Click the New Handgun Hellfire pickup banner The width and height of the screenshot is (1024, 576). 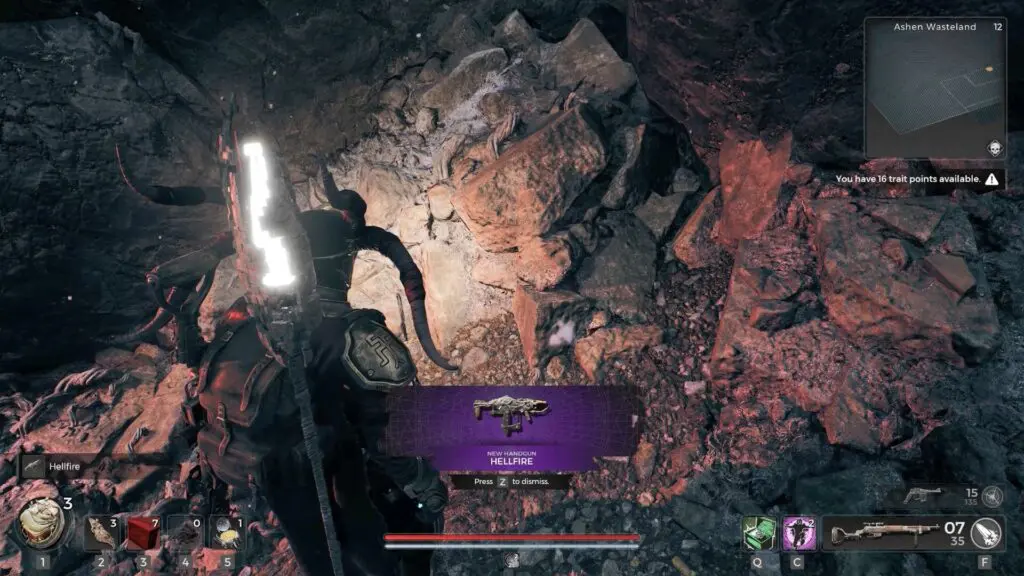pos(512,427)
